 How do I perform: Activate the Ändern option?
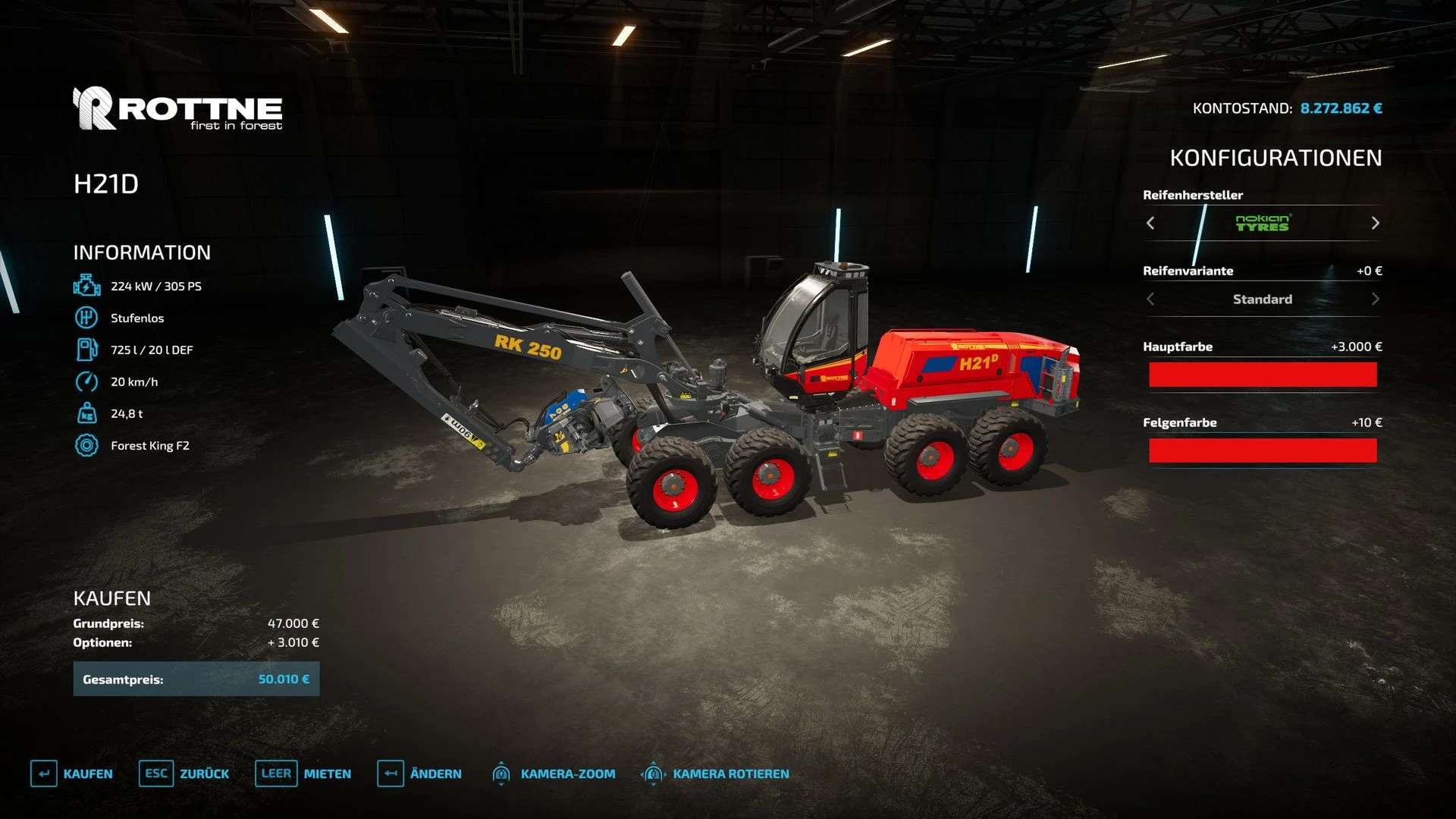coord(419,773)
